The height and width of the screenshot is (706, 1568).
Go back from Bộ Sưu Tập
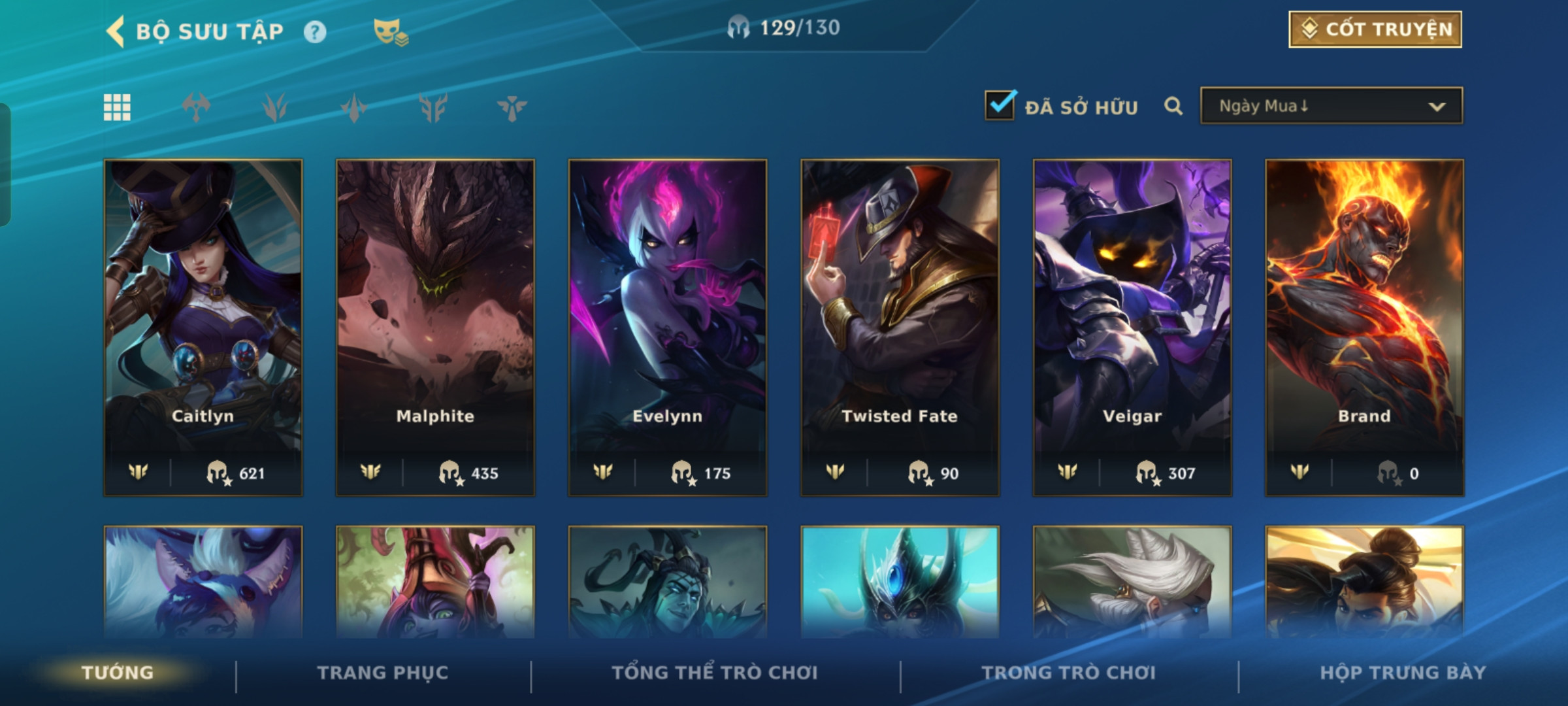click(x=116, y=31)
